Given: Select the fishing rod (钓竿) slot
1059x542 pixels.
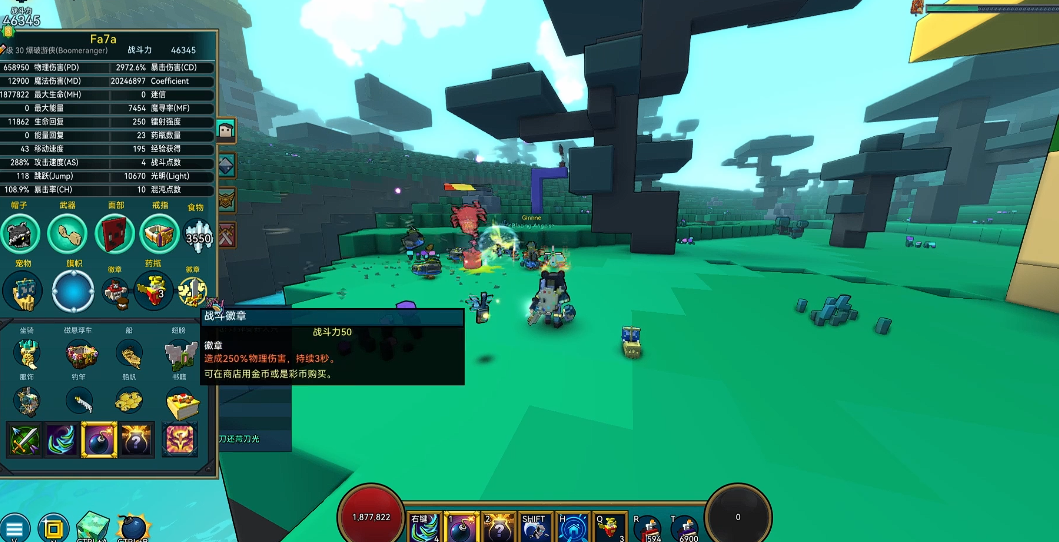Looking at the screenshot, I should click(x=80, y=402).
